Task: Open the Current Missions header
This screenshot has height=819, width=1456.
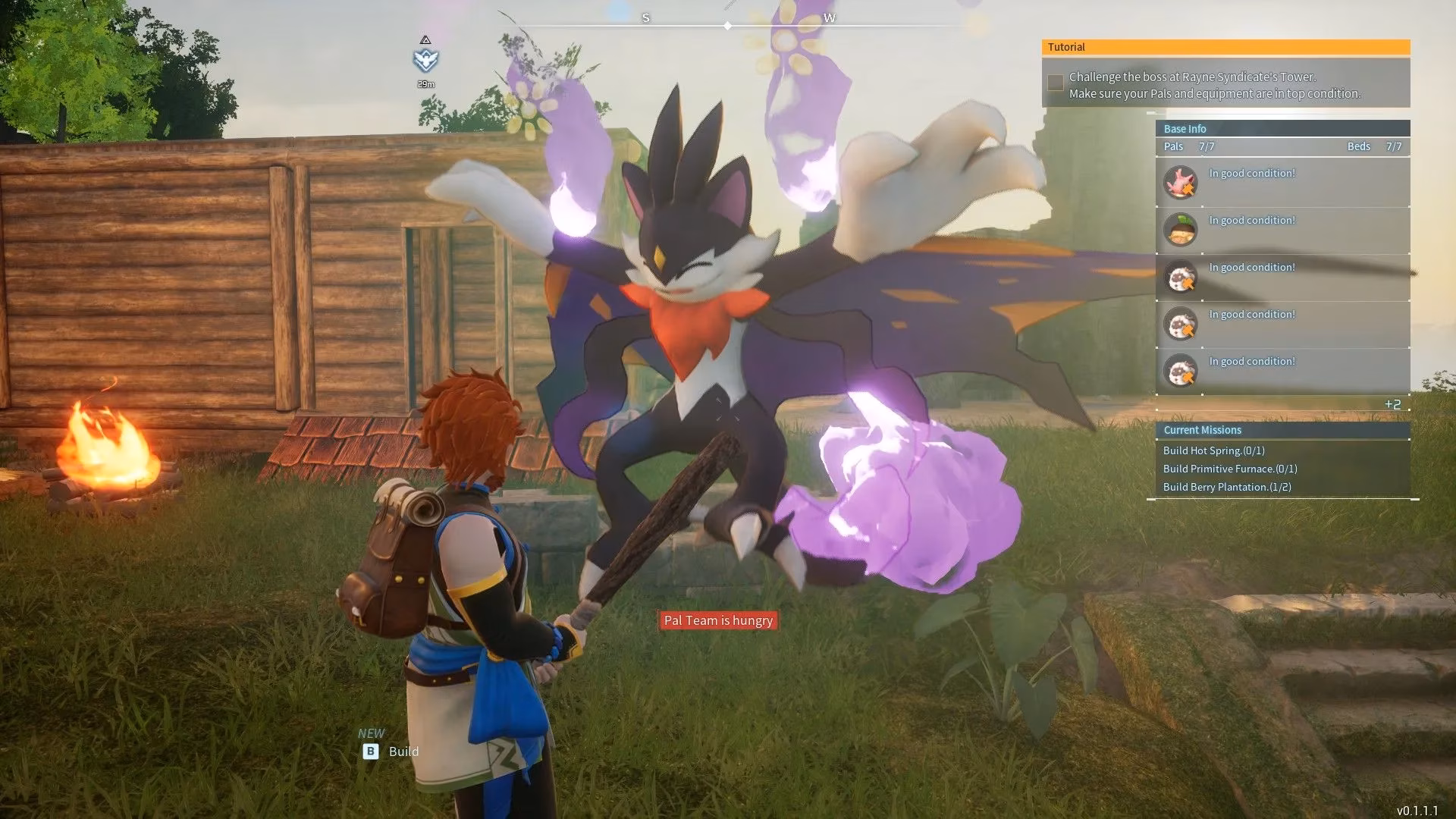Action: tap(1282, 430)
